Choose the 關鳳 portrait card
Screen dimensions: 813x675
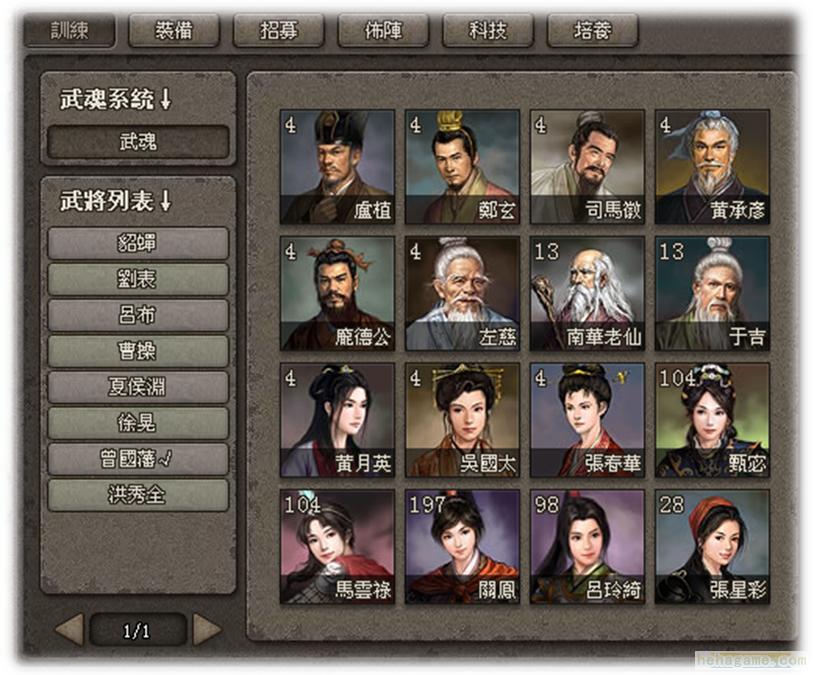coord(462,546)
